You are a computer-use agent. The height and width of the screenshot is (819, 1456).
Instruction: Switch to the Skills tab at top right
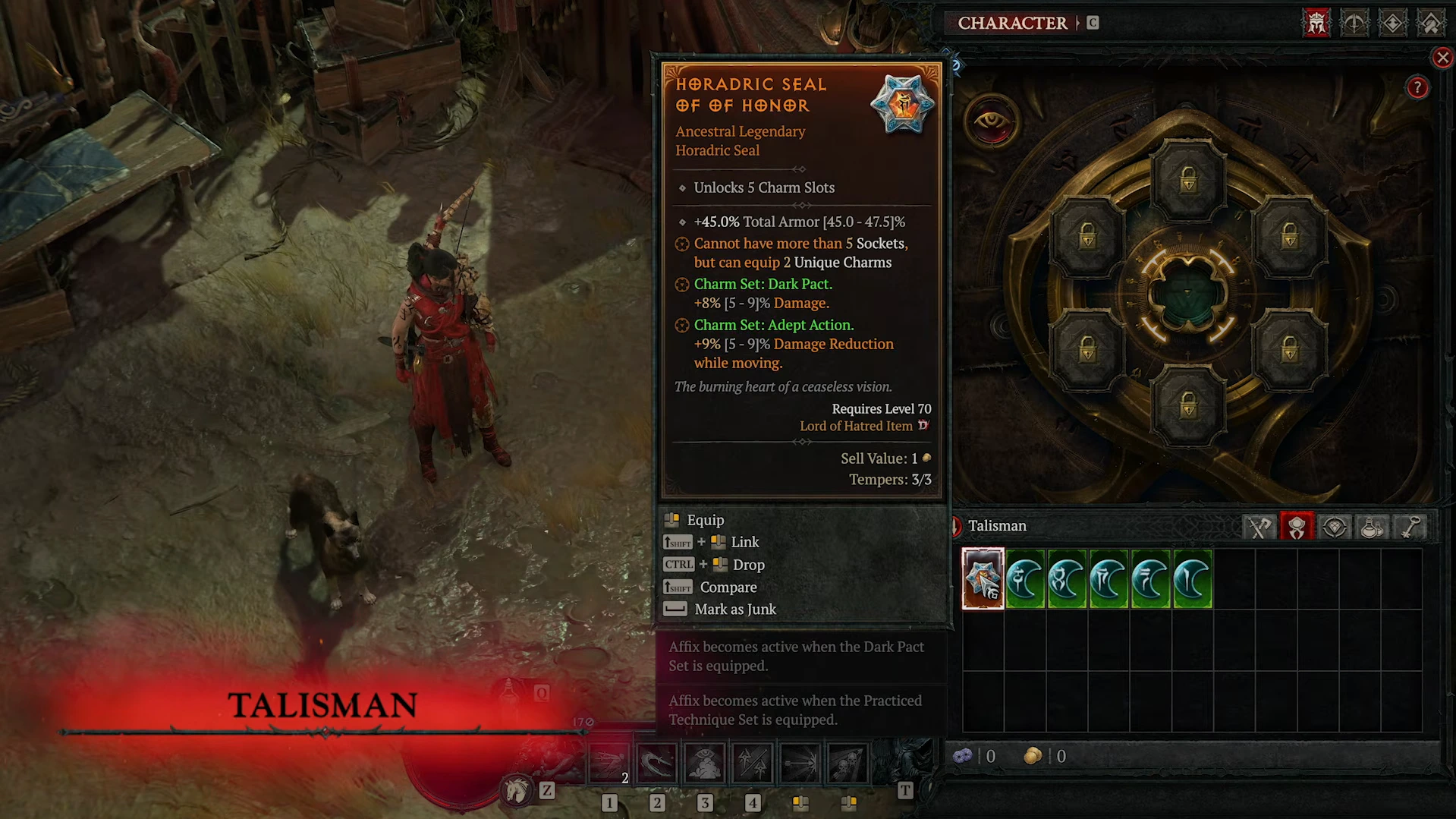point(1354,23)
